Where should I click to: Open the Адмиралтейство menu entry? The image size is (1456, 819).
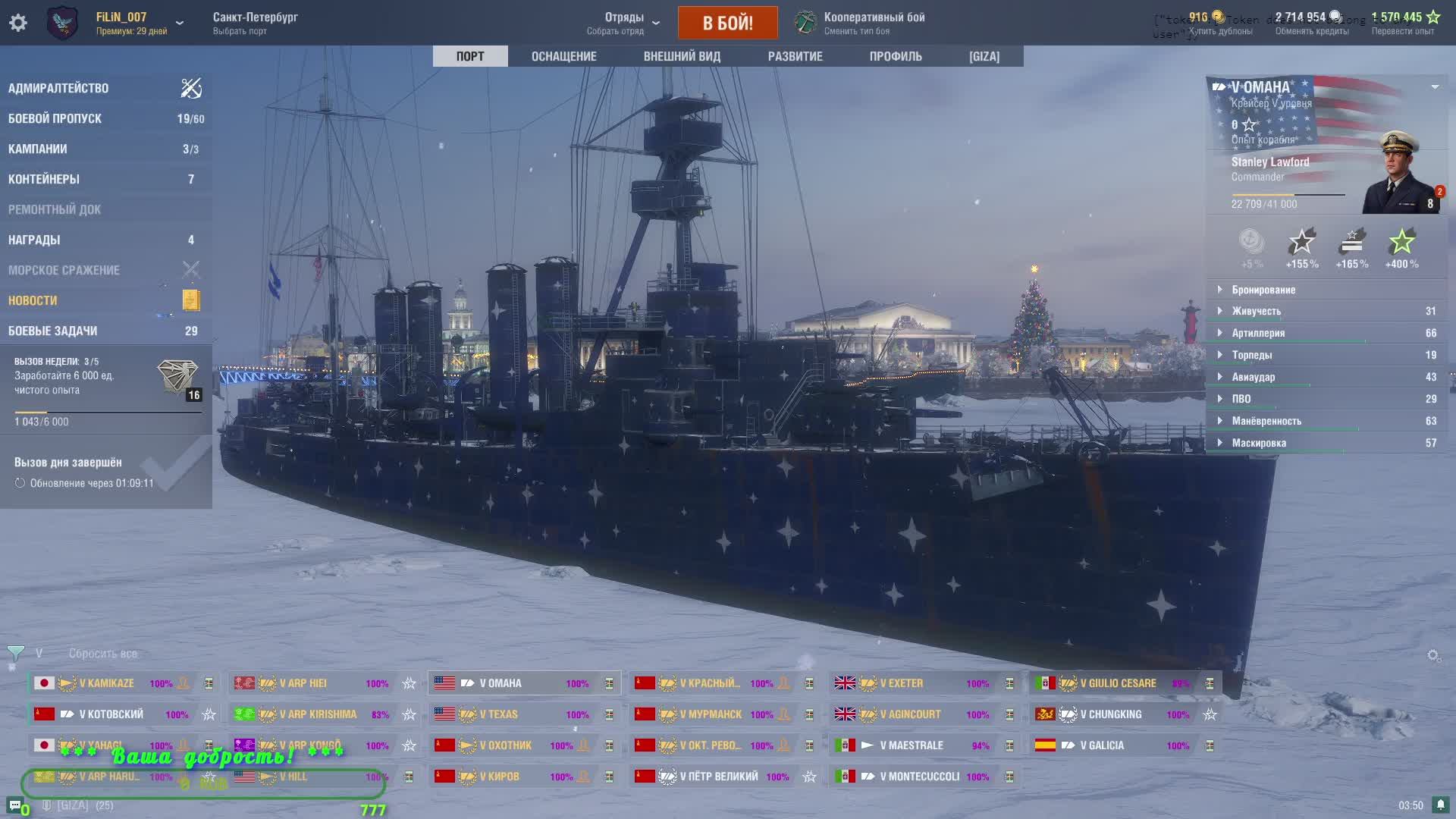tap(58, 88)
